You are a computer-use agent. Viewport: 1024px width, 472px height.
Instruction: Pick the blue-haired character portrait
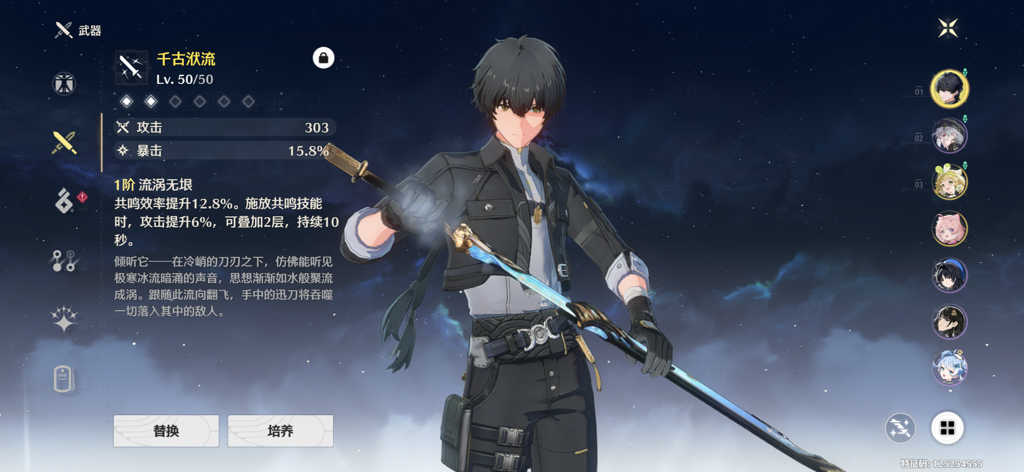(x=949, y=367)
